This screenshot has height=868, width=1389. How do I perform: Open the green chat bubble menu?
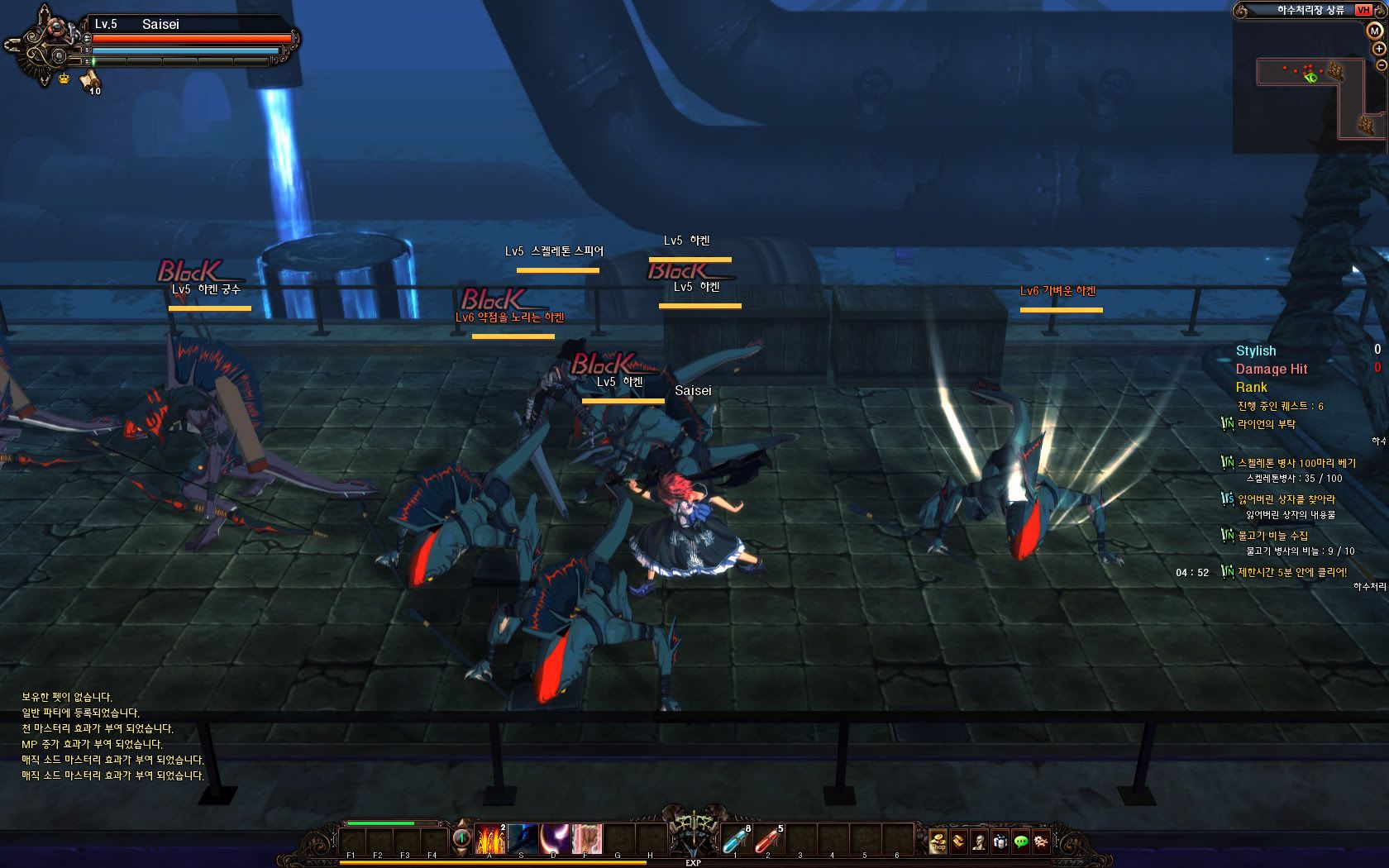pos(1020,842)
